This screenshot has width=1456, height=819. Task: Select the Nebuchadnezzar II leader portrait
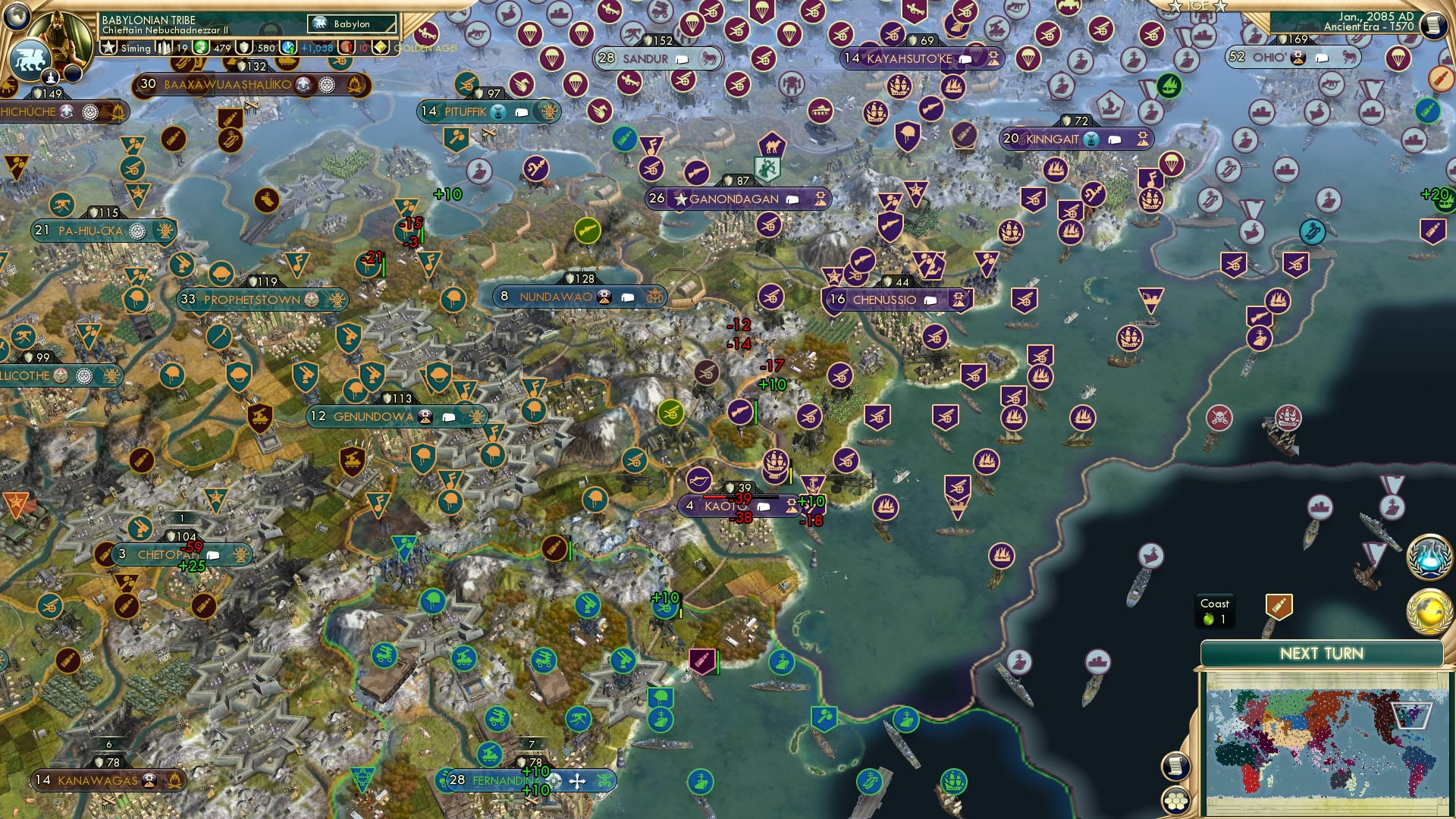pyautogui.click(x=59, y=36)
